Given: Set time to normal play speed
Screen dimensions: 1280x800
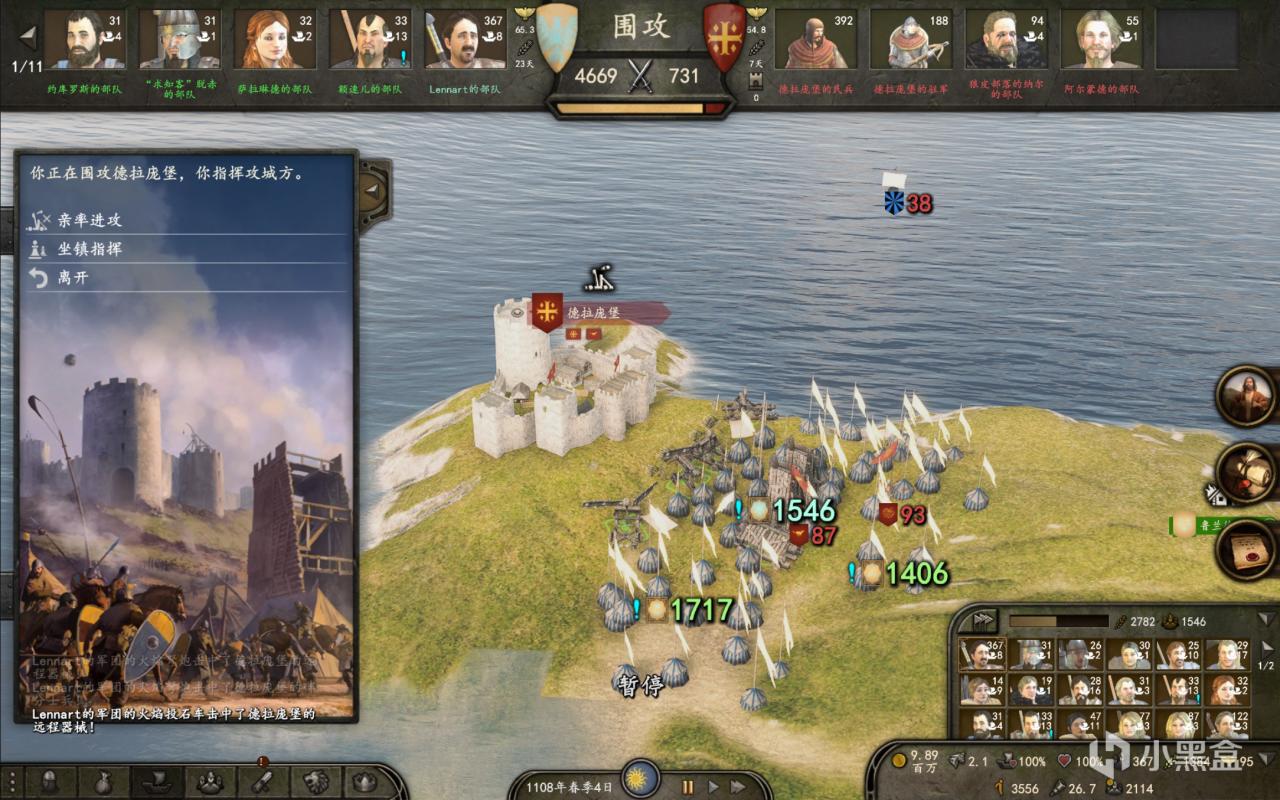Looking at the screenshot, I should [x=713, y=787].
